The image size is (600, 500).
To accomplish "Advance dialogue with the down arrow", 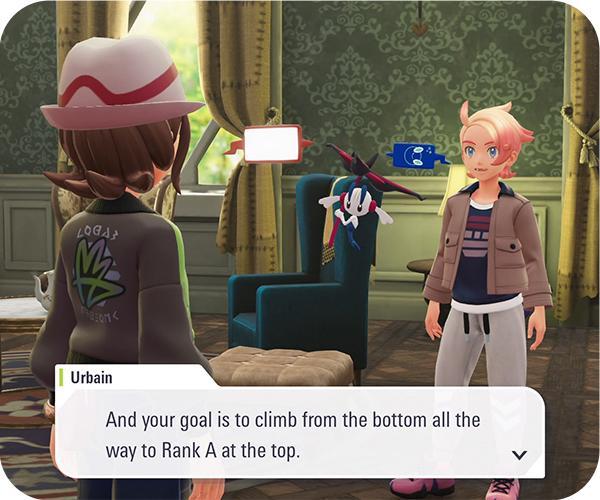I will coord(519,454).
